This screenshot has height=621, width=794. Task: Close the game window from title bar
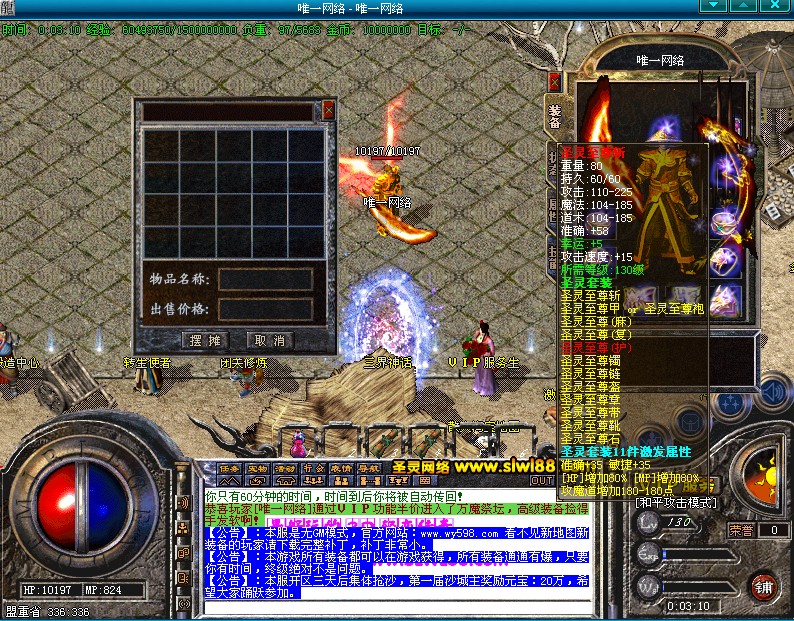pyautogui.click(x=782, y=8)
